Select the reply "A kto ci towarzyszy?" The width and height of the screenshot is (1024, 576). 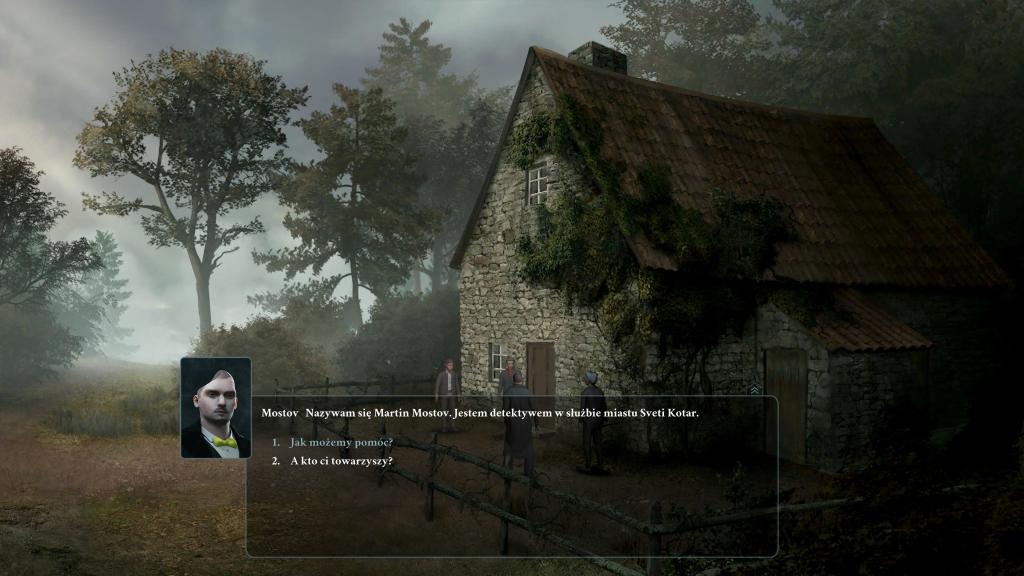click(341, 461)
